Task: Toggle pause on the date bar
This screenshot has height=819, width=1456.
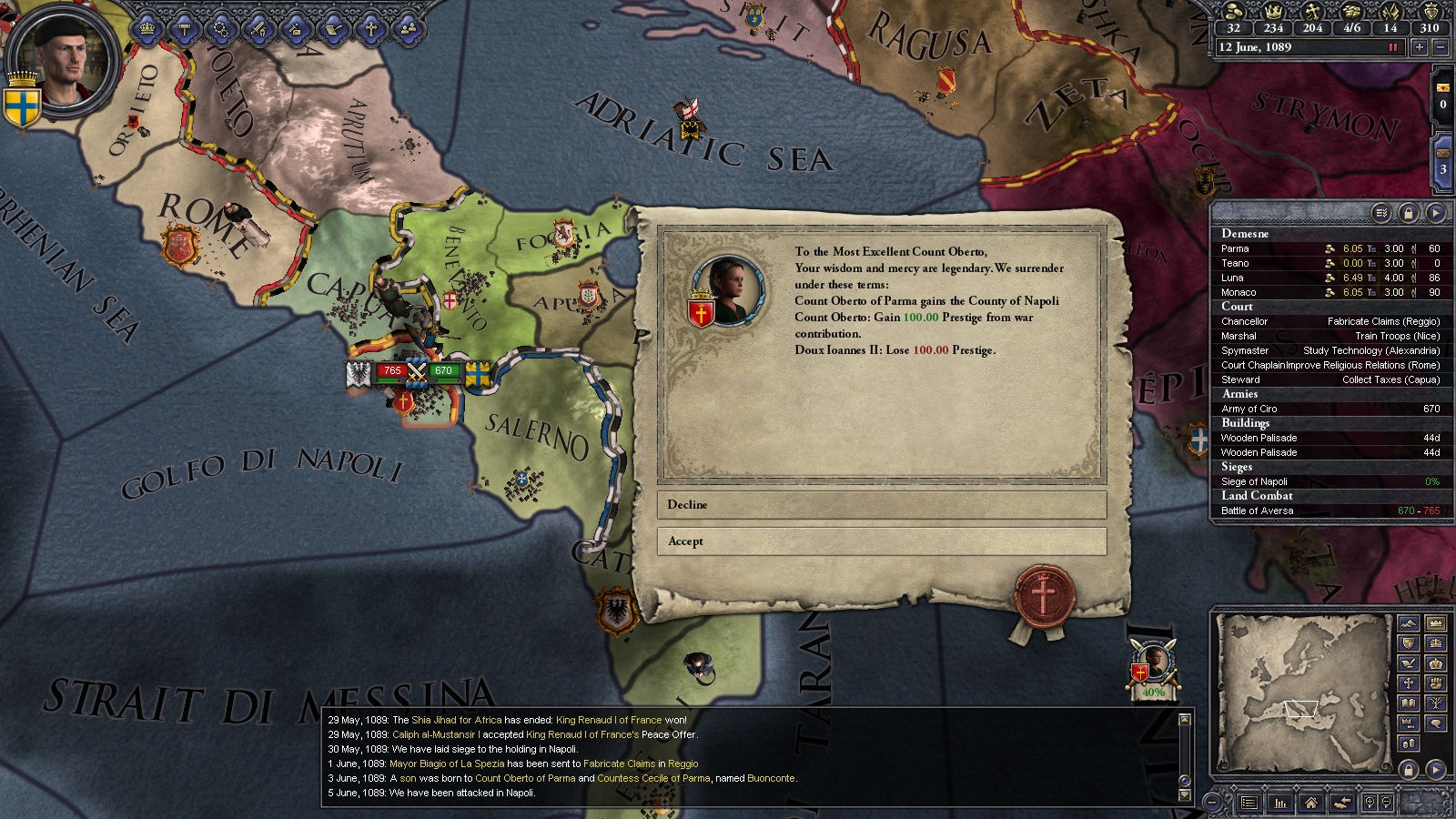Action: point(1392,47)
